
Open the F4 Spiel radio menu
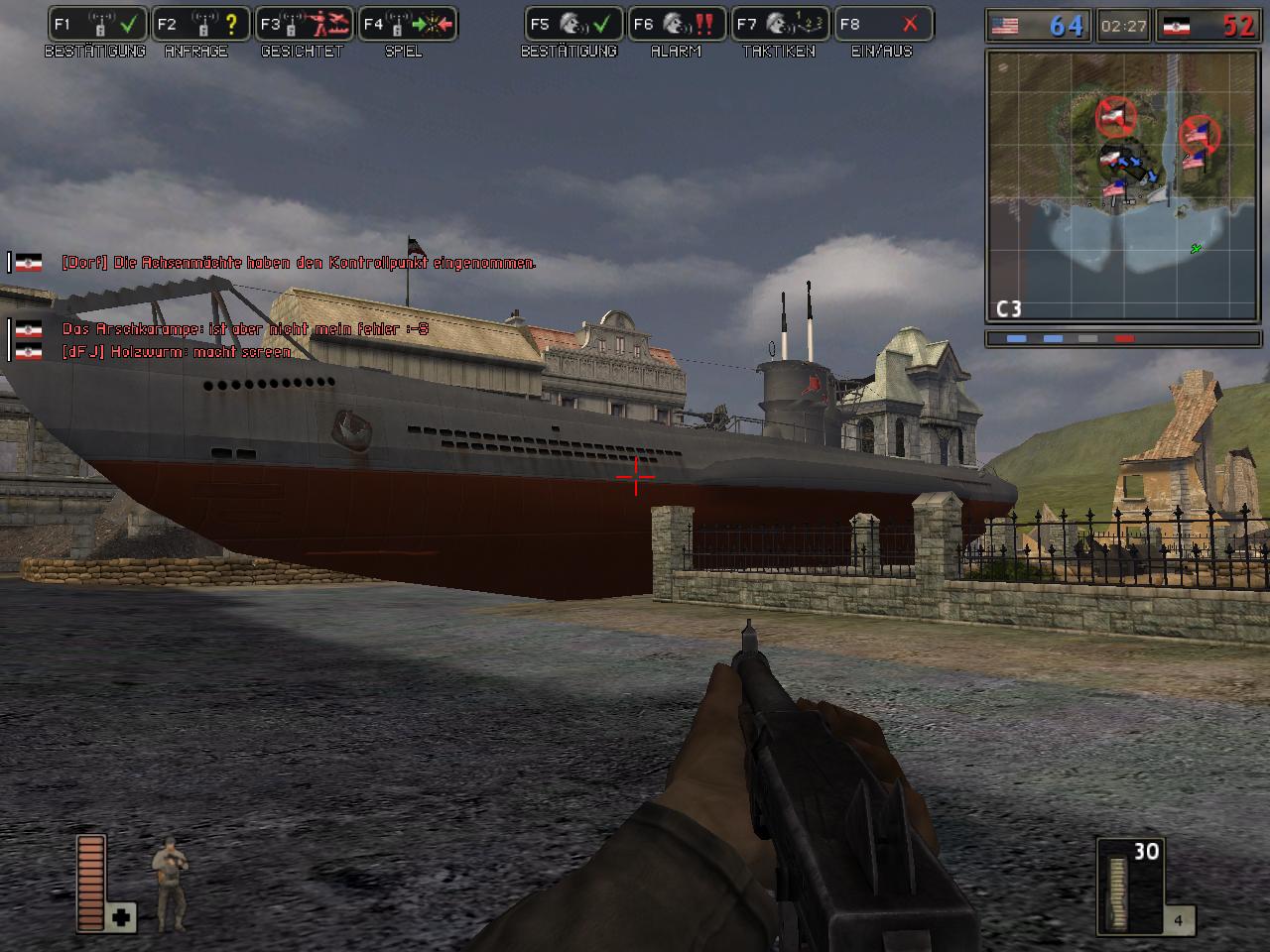coord(407,25)
